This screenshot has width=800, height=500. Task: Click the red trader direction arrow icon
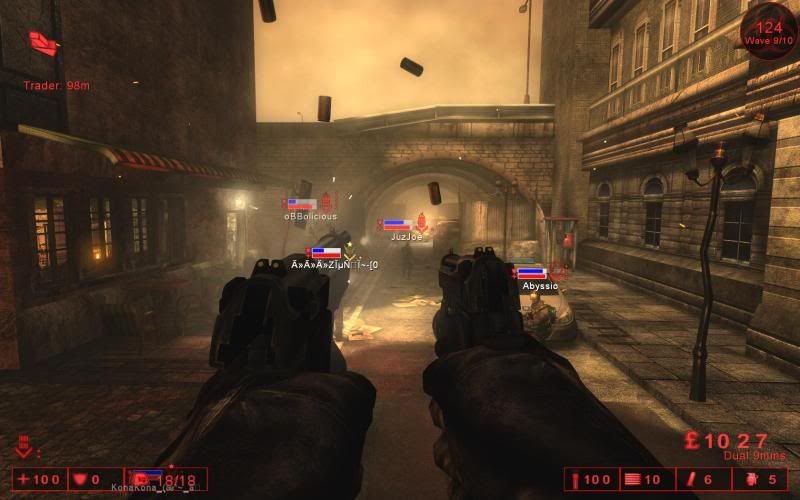click(x=44, y=42)
